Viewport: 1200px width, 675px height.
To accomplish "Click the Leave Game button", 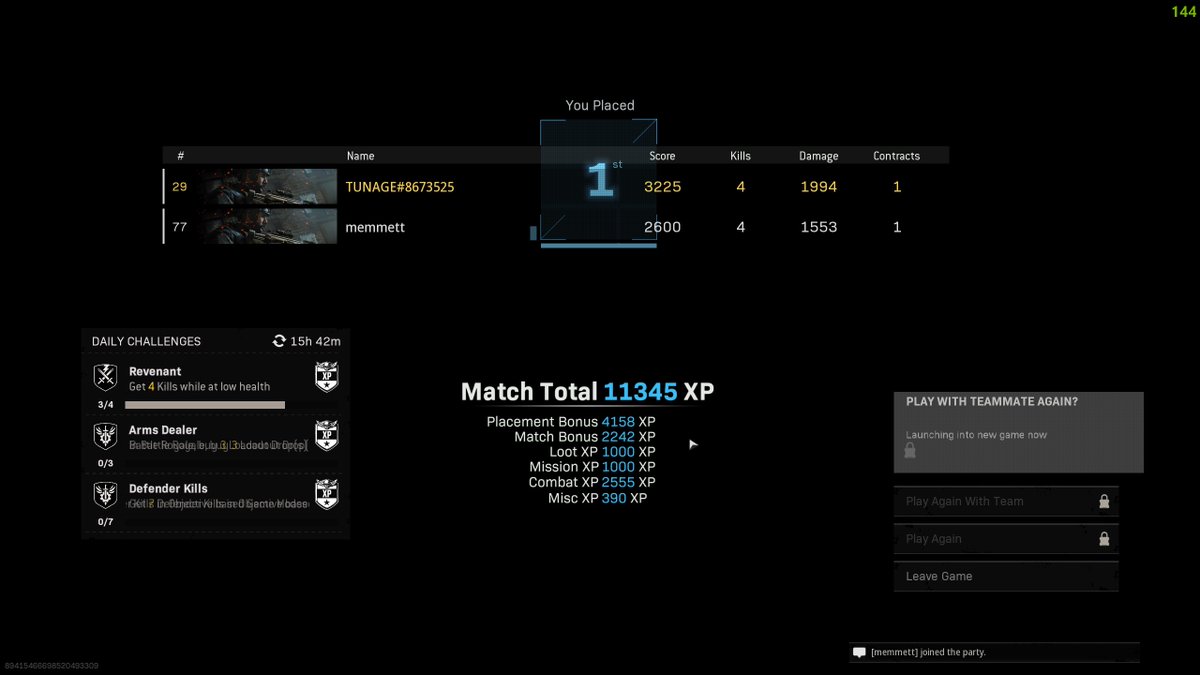I will point(1005,576).
